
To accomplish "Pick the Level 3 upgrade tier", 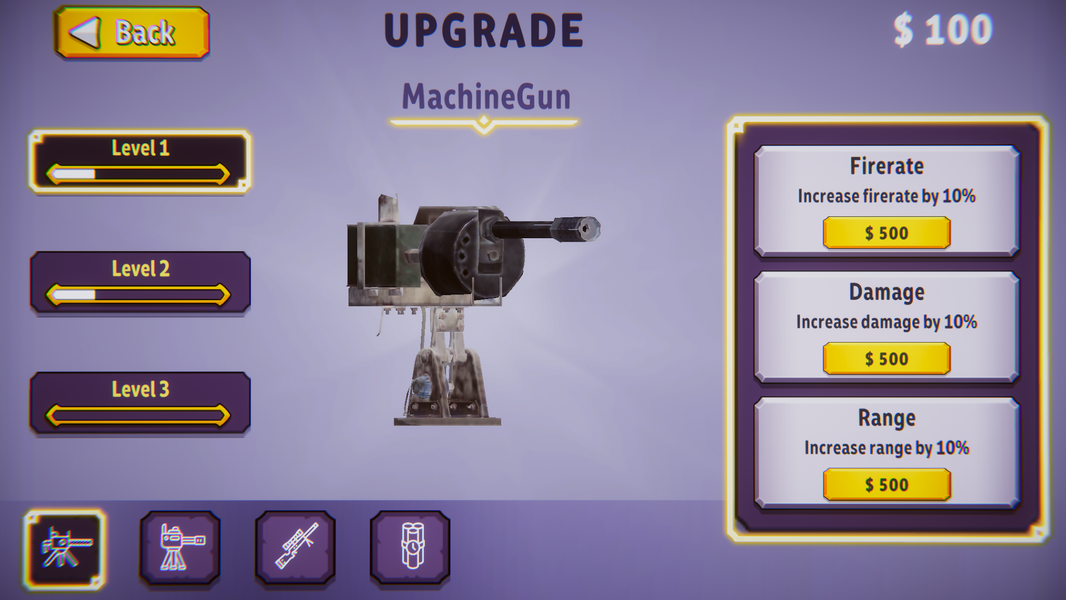I will tap(140, 402).
